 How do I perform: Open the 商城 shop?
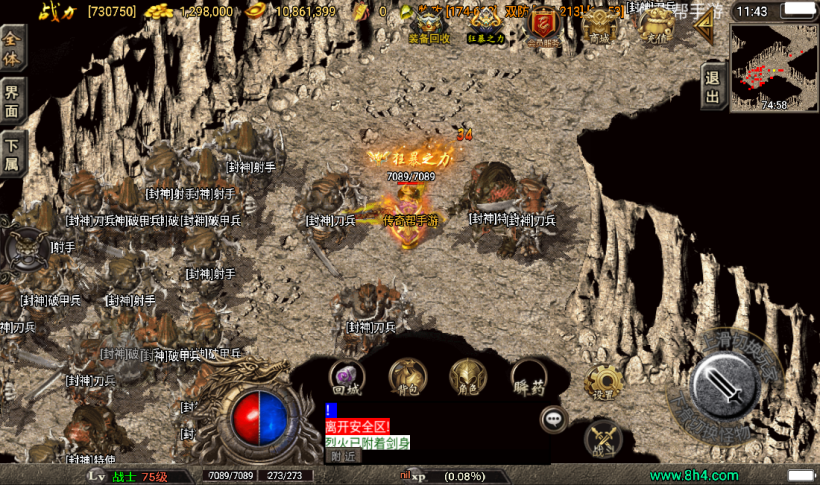(x=599, y=24)
